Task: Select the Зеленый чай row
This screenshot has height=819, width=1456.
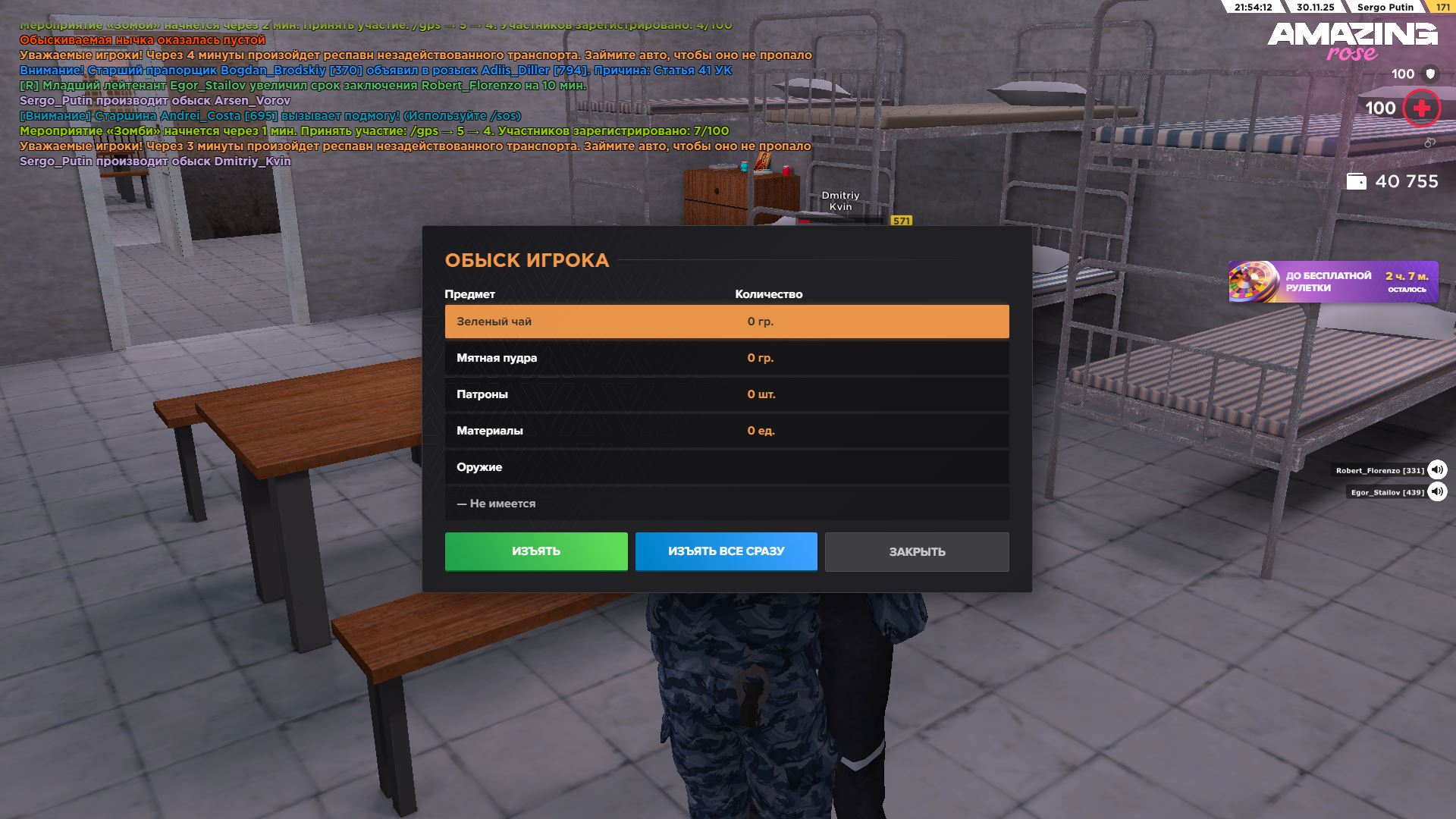Action: pyautogui.click(x=726, y=322)
